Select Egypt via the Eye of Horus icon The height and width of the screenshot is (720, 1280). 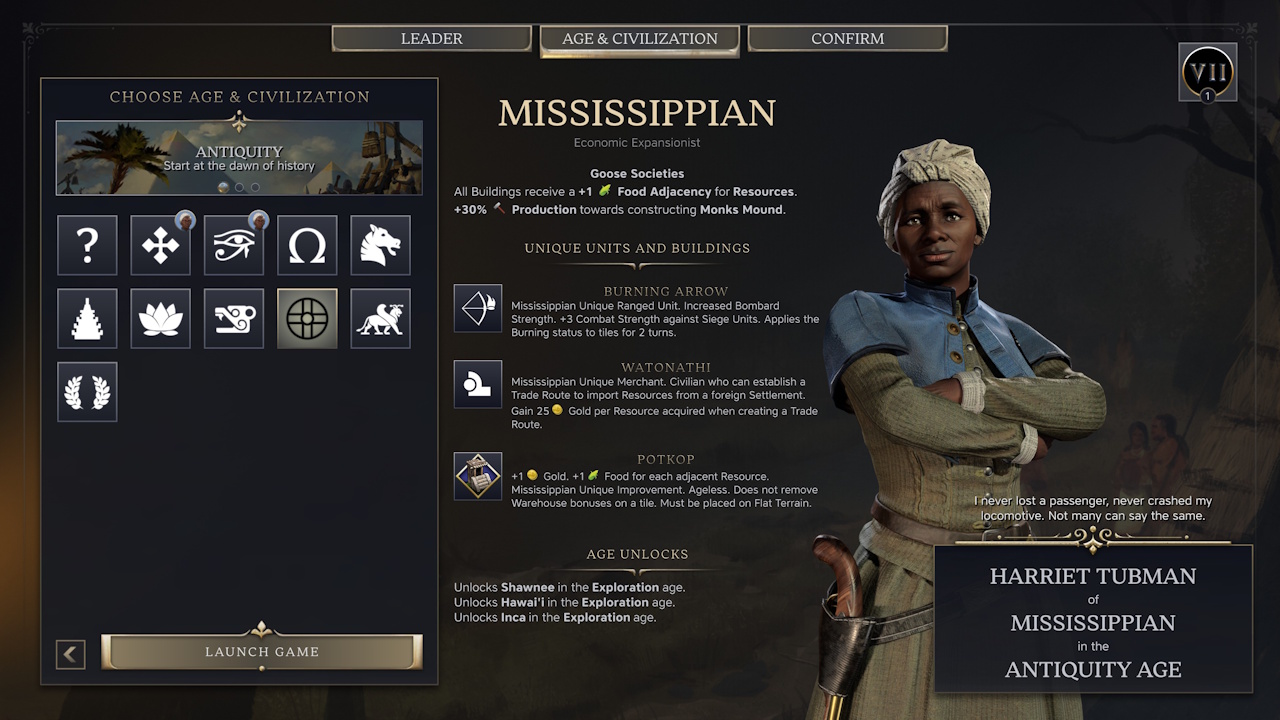pyautogui.click(x=233, y=245)
